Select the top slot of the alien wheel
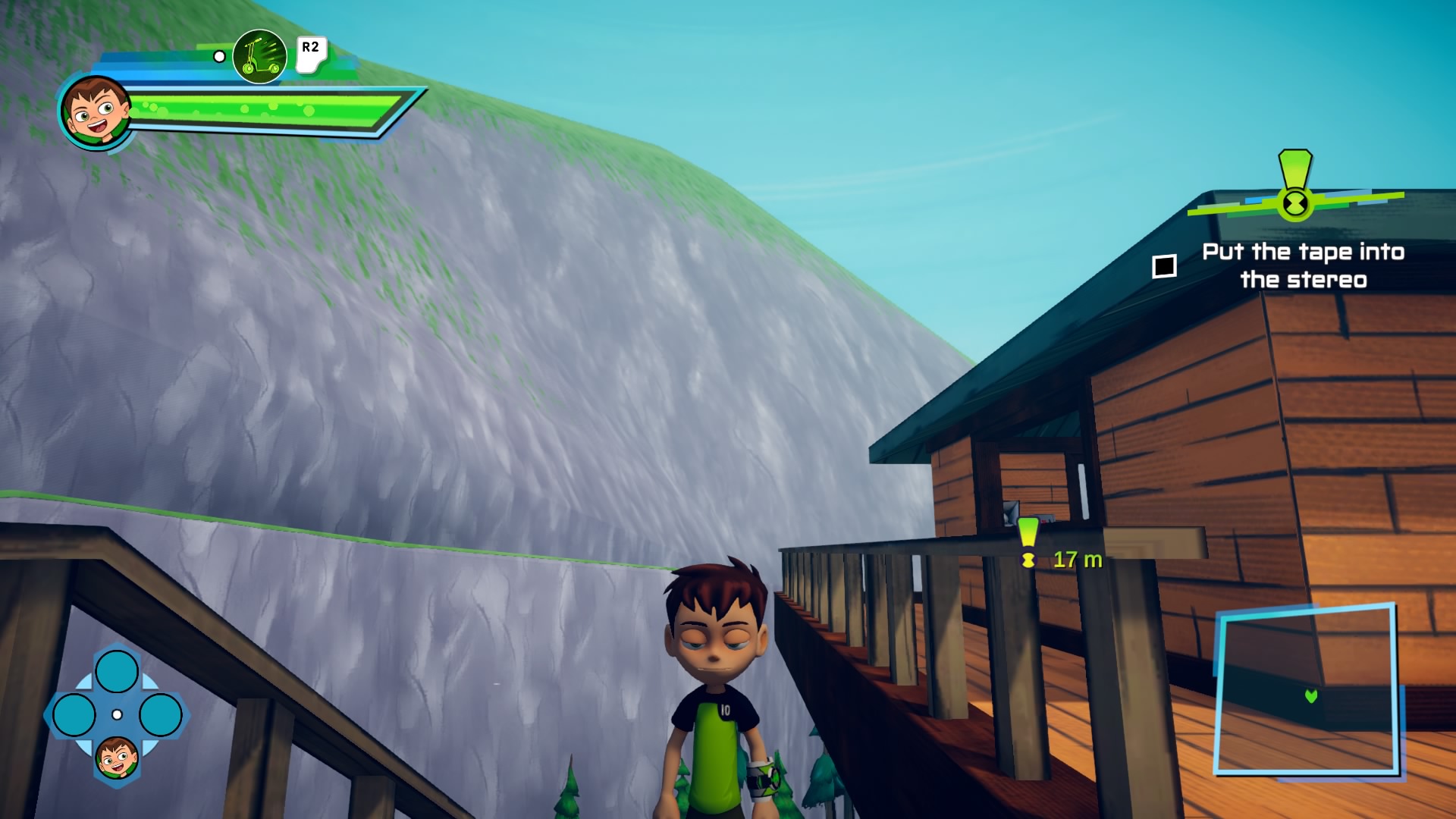 point(117,671)
